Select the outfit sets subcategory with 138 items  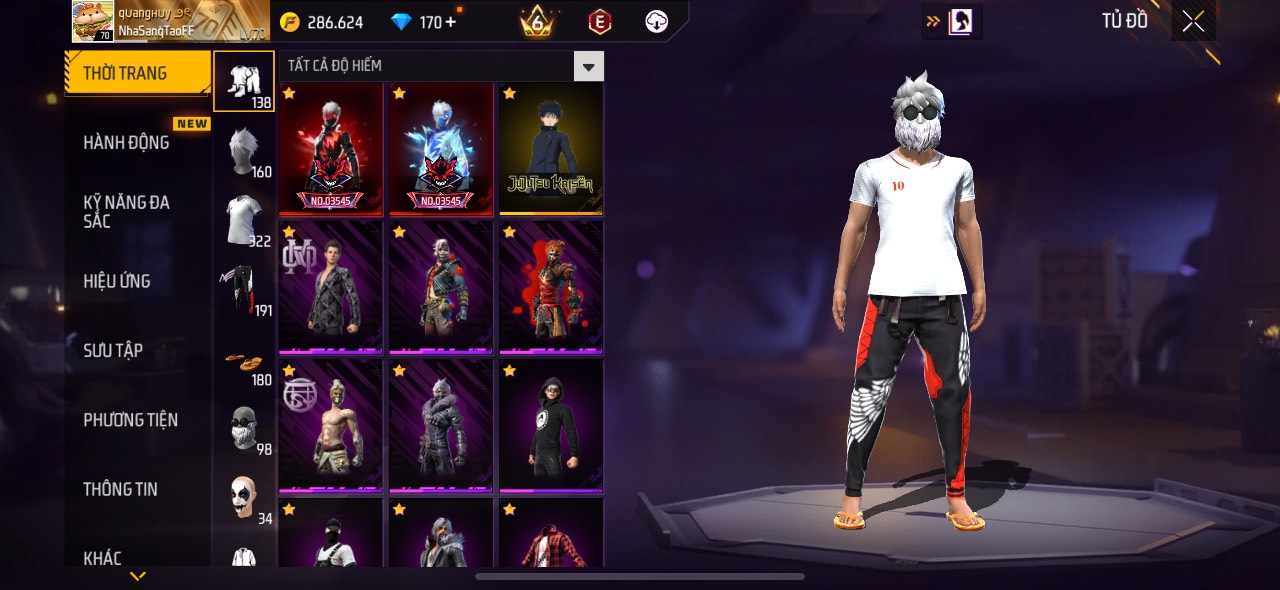(244, 81)
